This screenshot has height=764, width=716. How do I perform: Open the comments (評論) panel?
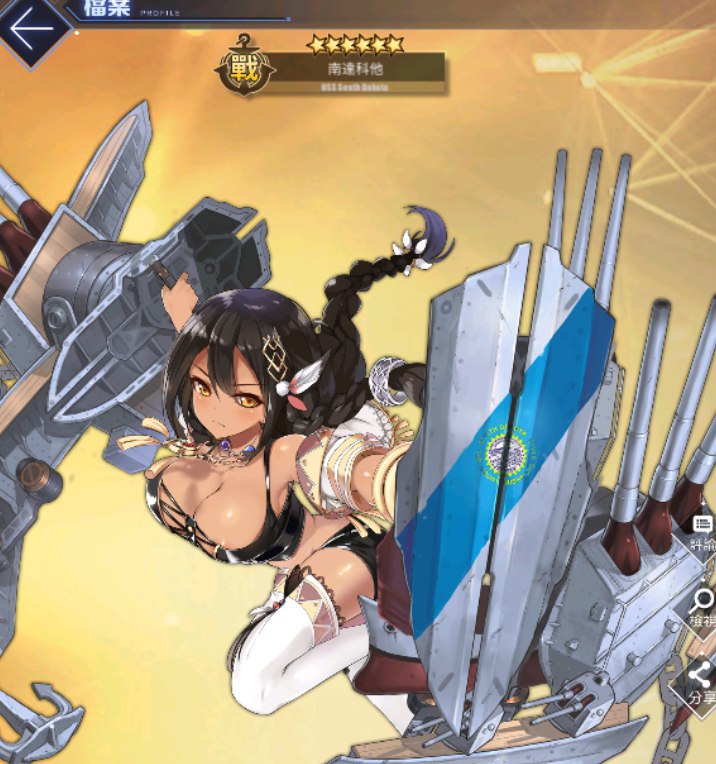pos(703,531)
